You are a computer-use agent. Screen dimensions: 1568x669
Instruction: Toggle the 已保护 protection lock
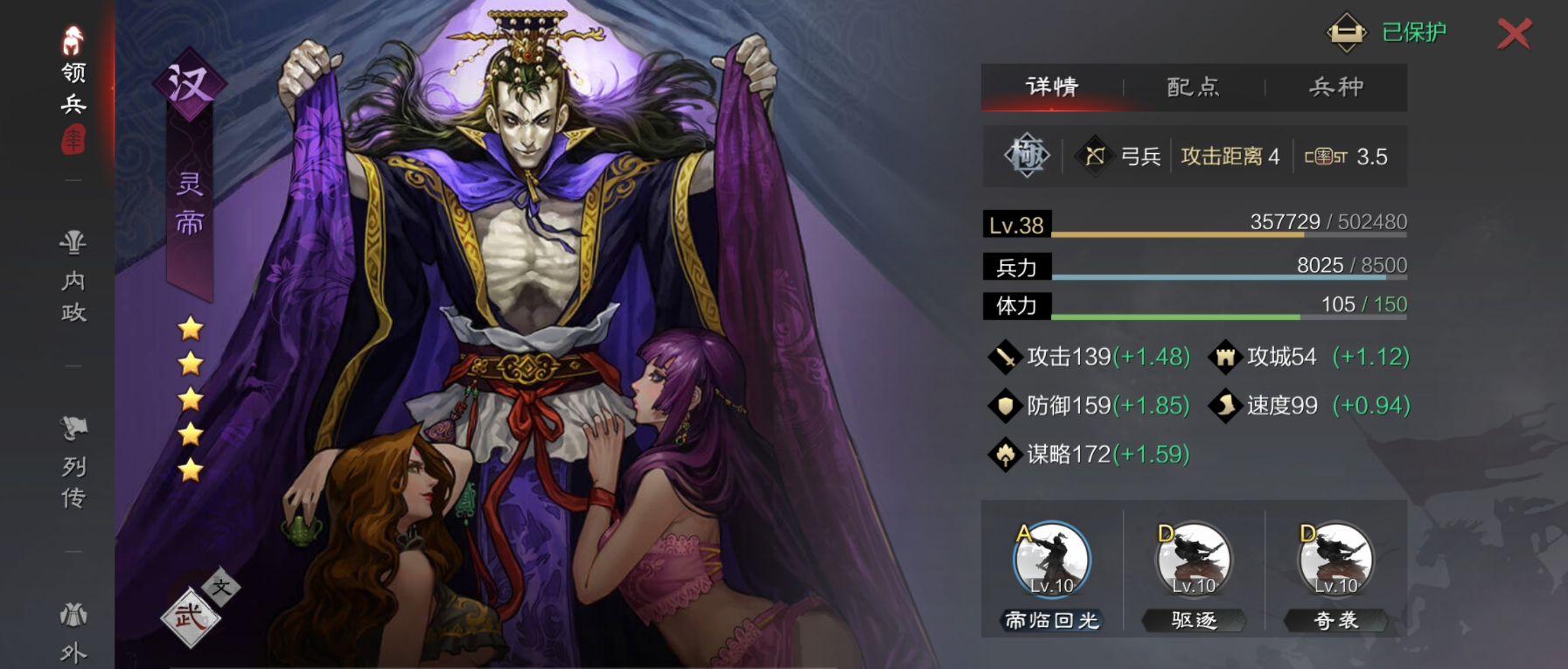1348,32
